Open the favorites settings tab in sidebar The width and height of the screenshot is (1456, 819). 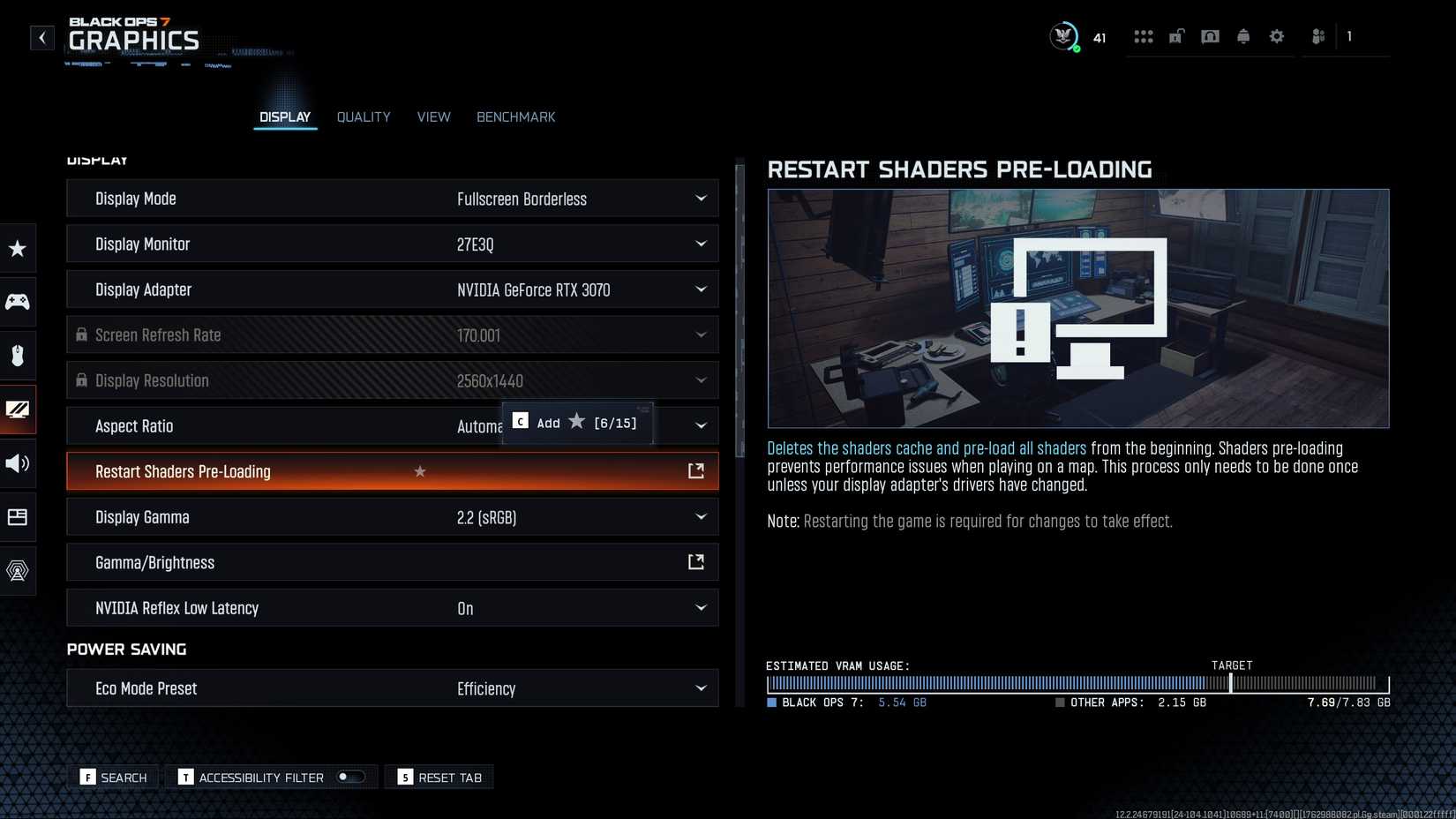(x=18, y=248)
